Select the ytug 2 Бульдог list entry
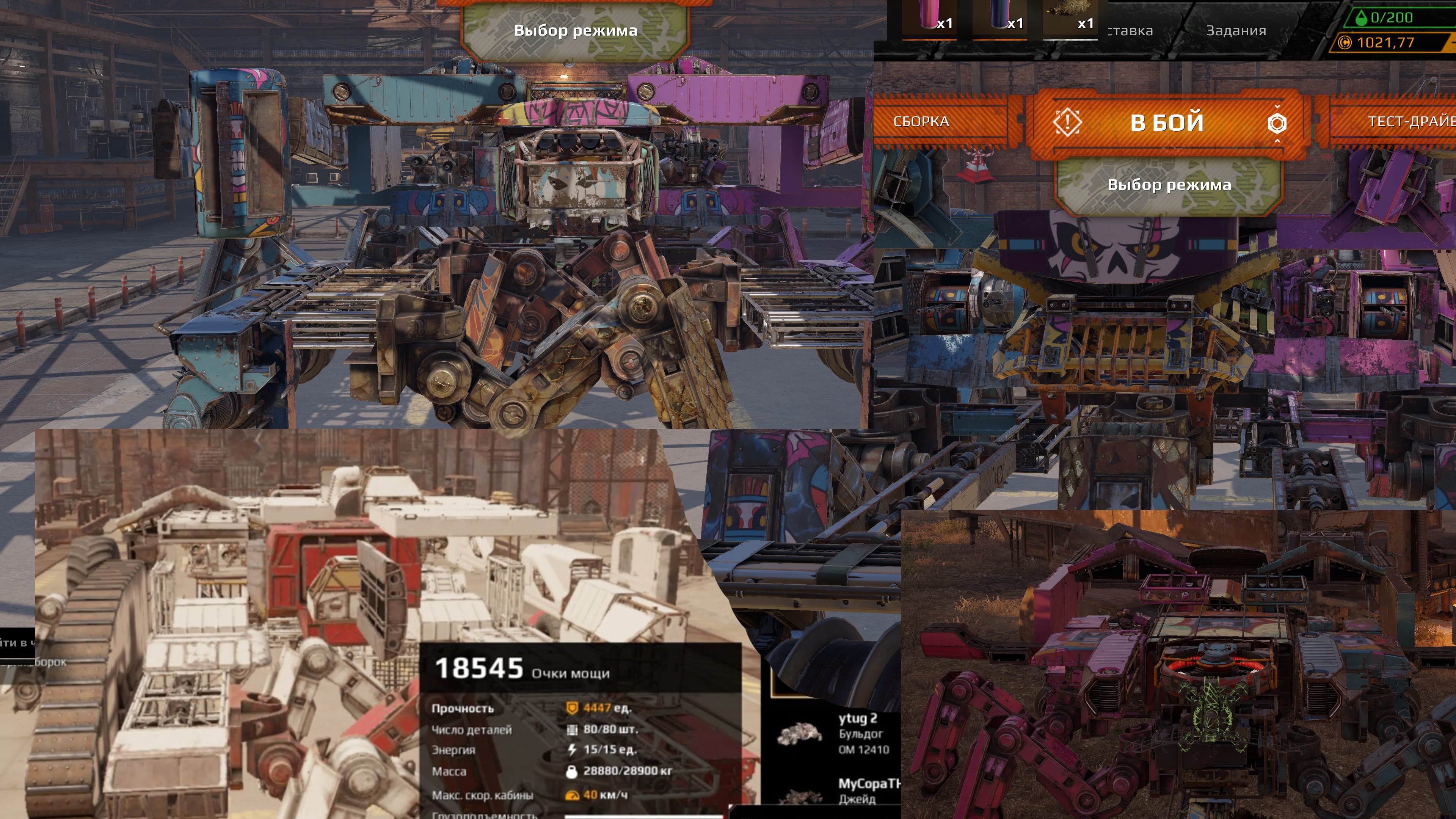 (x=836, y=733)
